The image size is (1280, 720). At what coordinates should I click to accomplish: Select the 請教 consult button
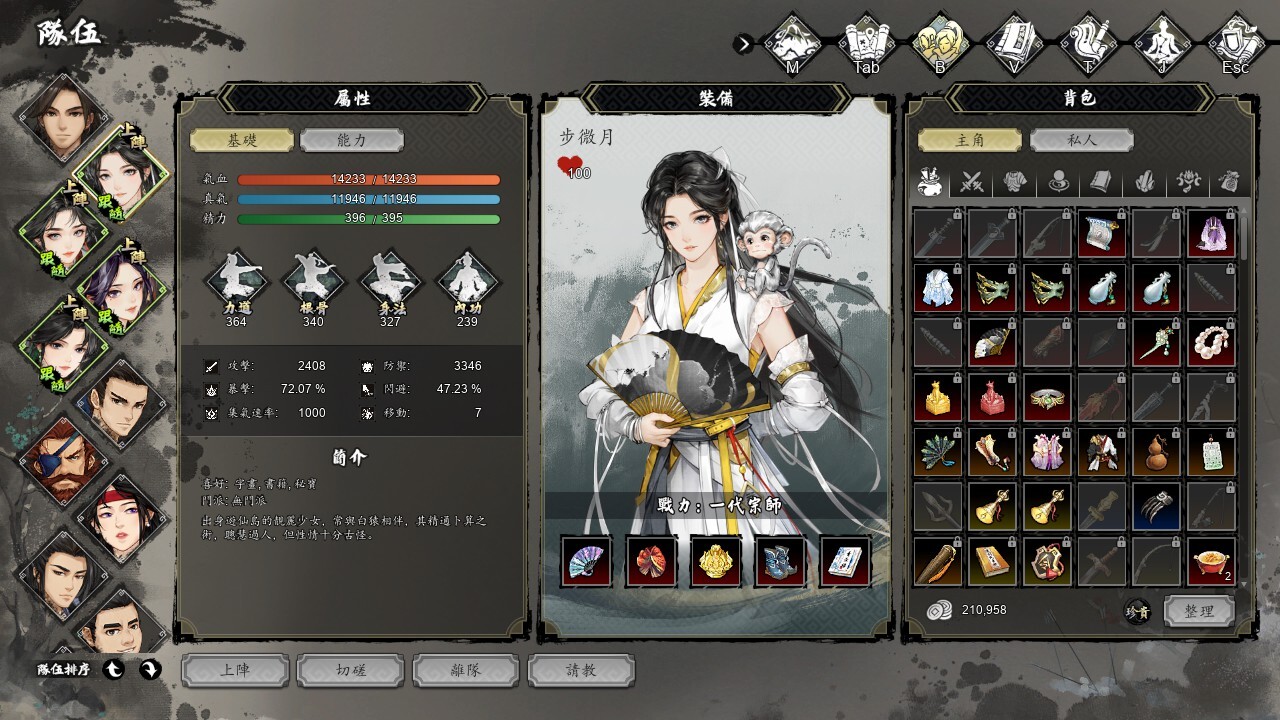click(x=581, y=670)
